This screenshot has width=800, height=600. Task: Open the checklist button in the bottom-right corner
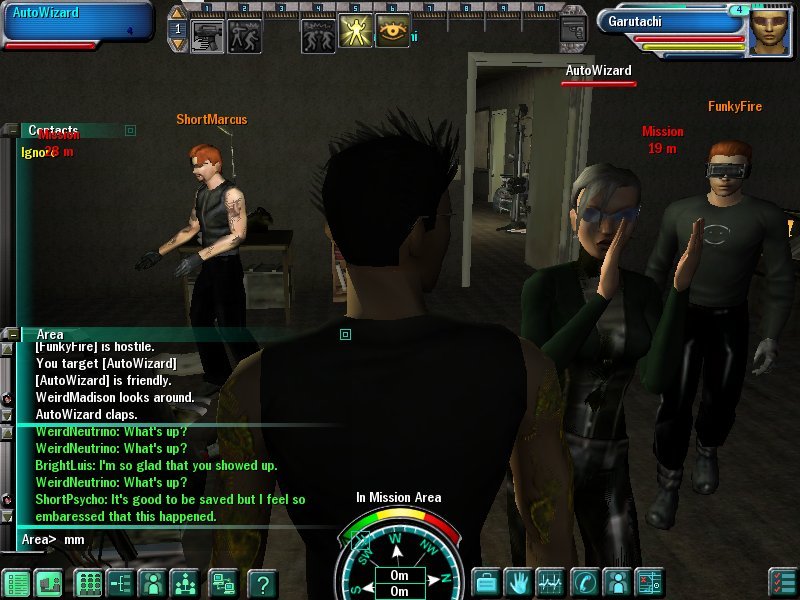[782, 582]
